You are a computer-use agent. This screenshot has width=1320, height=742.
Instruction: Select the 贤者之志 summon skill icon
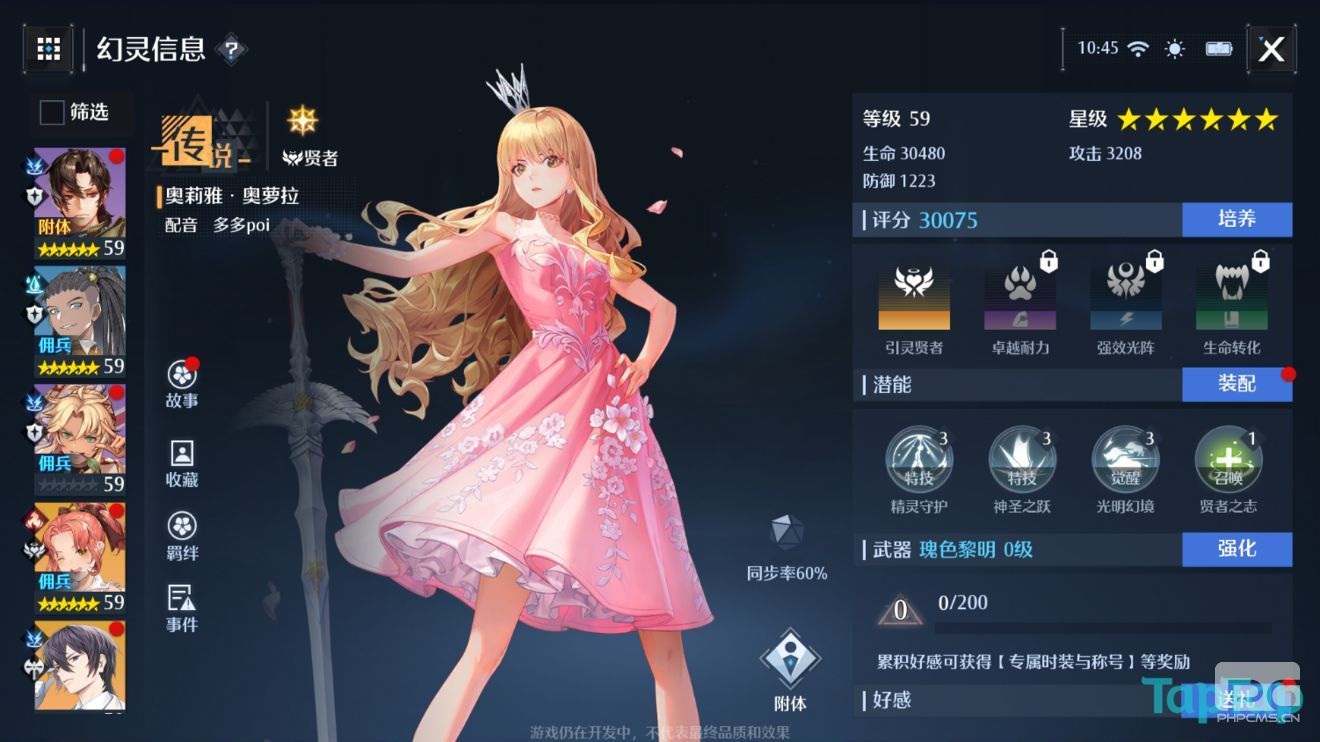coord(1228,460)
